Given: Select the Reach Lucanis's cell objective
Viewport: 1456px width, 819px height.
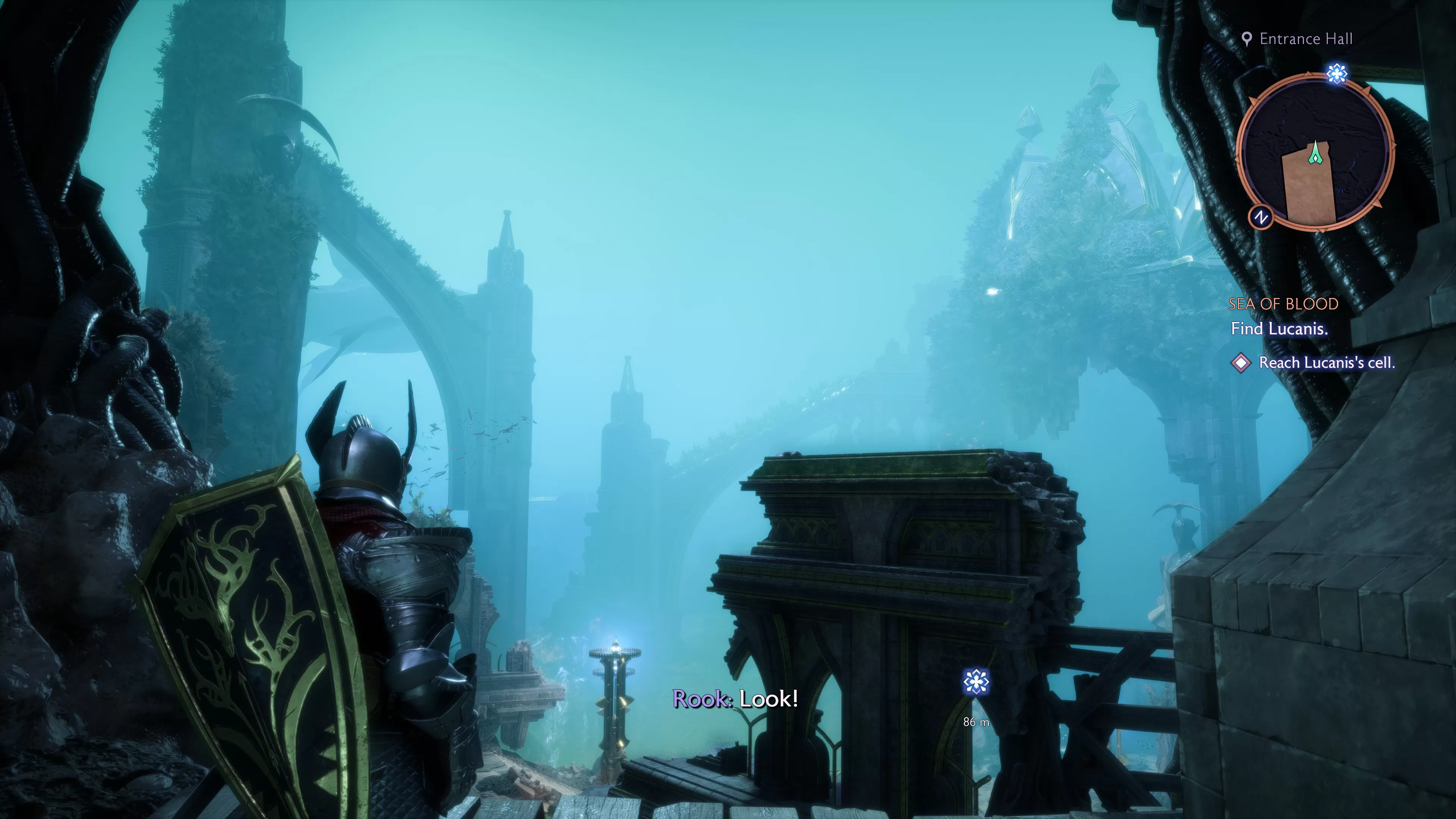Looking at the screenshot, I should pyautogui.click(x=1326, y=363).
